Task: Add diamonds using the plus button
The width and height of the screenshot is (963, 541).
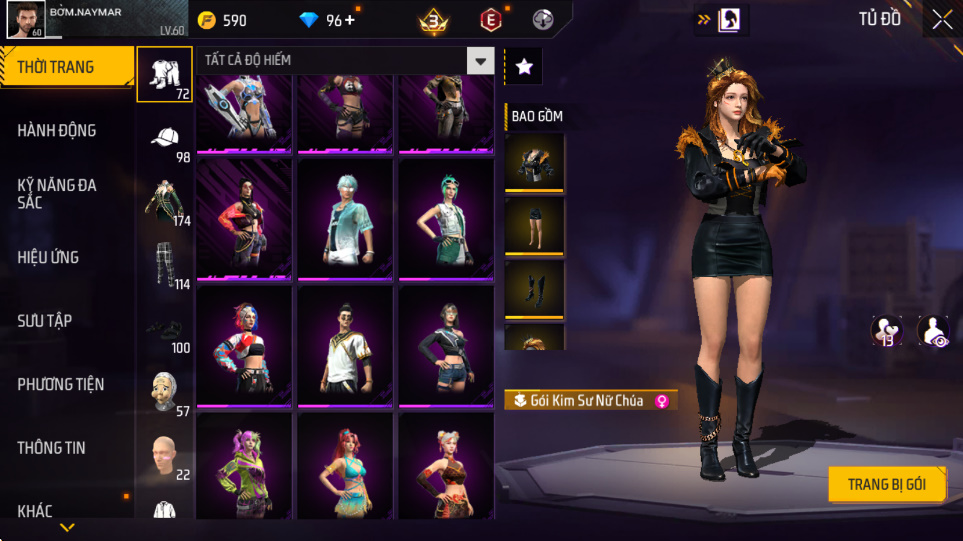Action: coord(349,20)
